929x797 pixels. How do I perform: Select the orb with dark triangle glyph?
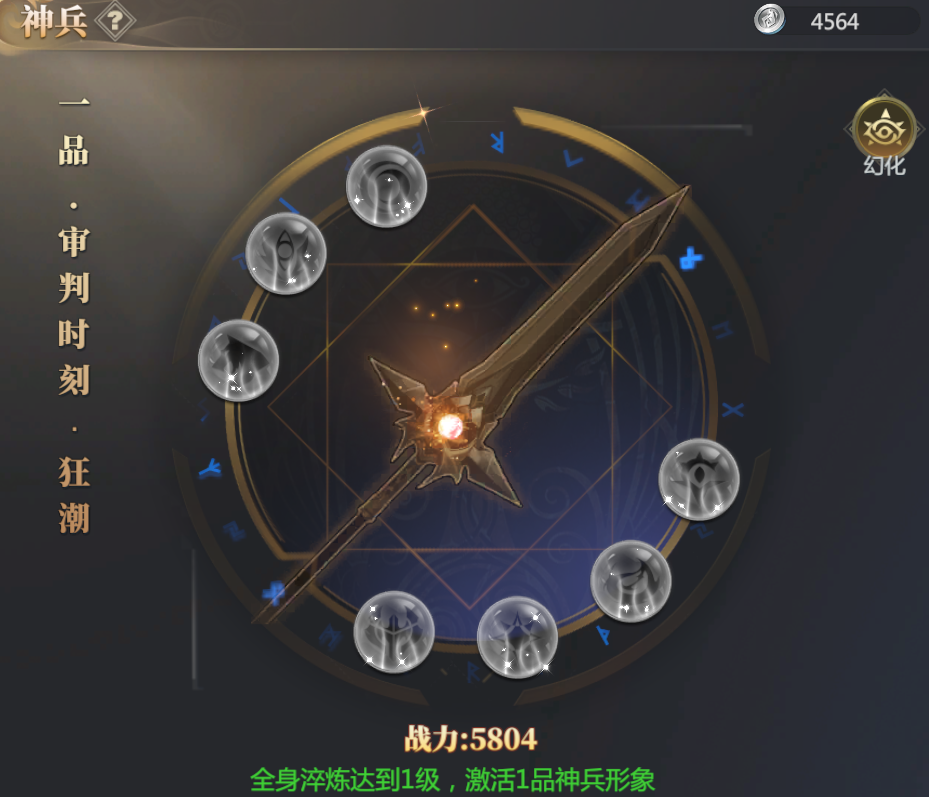tap(238, 360)
